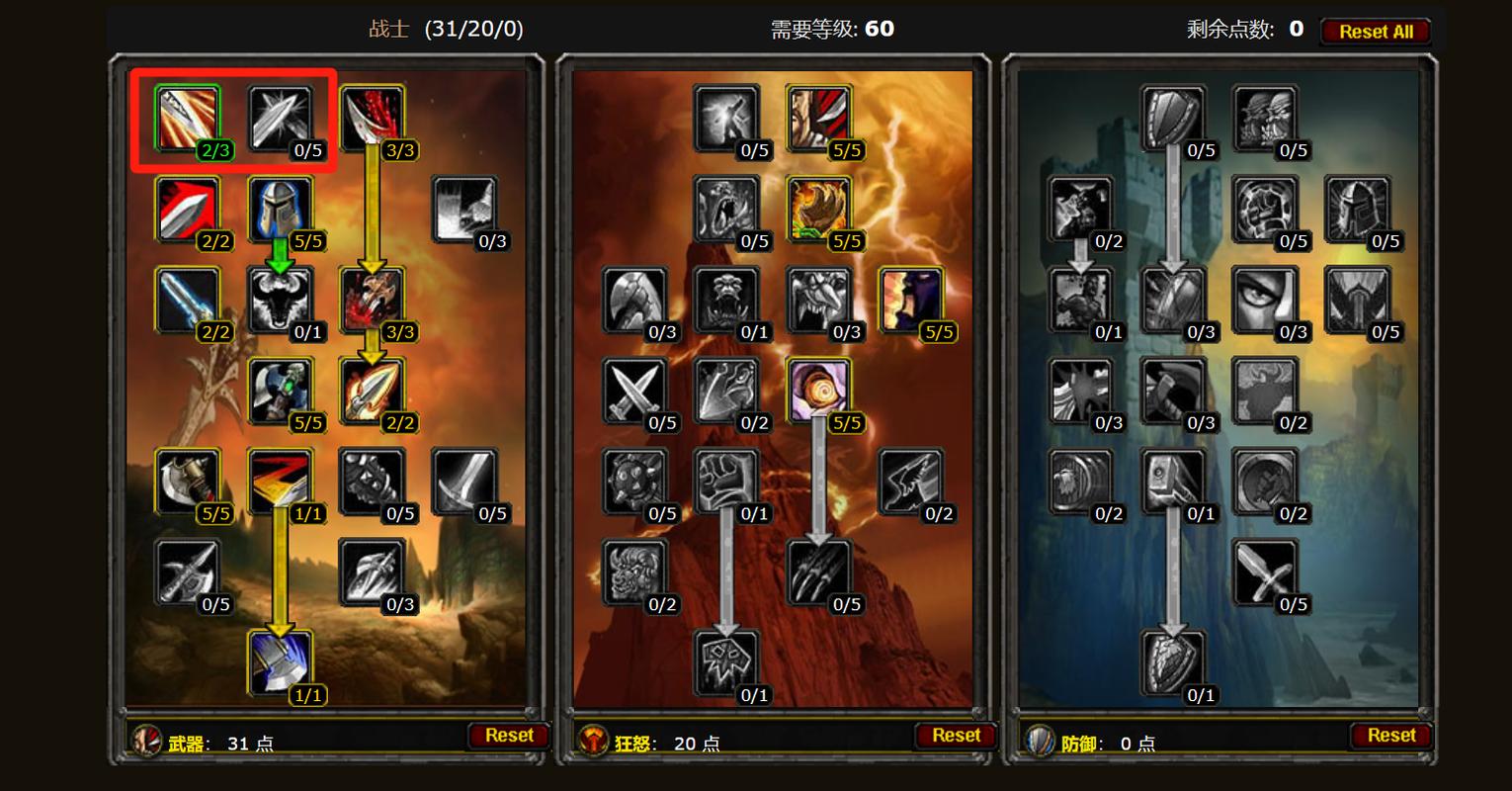Reset the 武器 (Arms) talent tree
The width and height of the screenshot is (1512, 791).
[509, 735]
